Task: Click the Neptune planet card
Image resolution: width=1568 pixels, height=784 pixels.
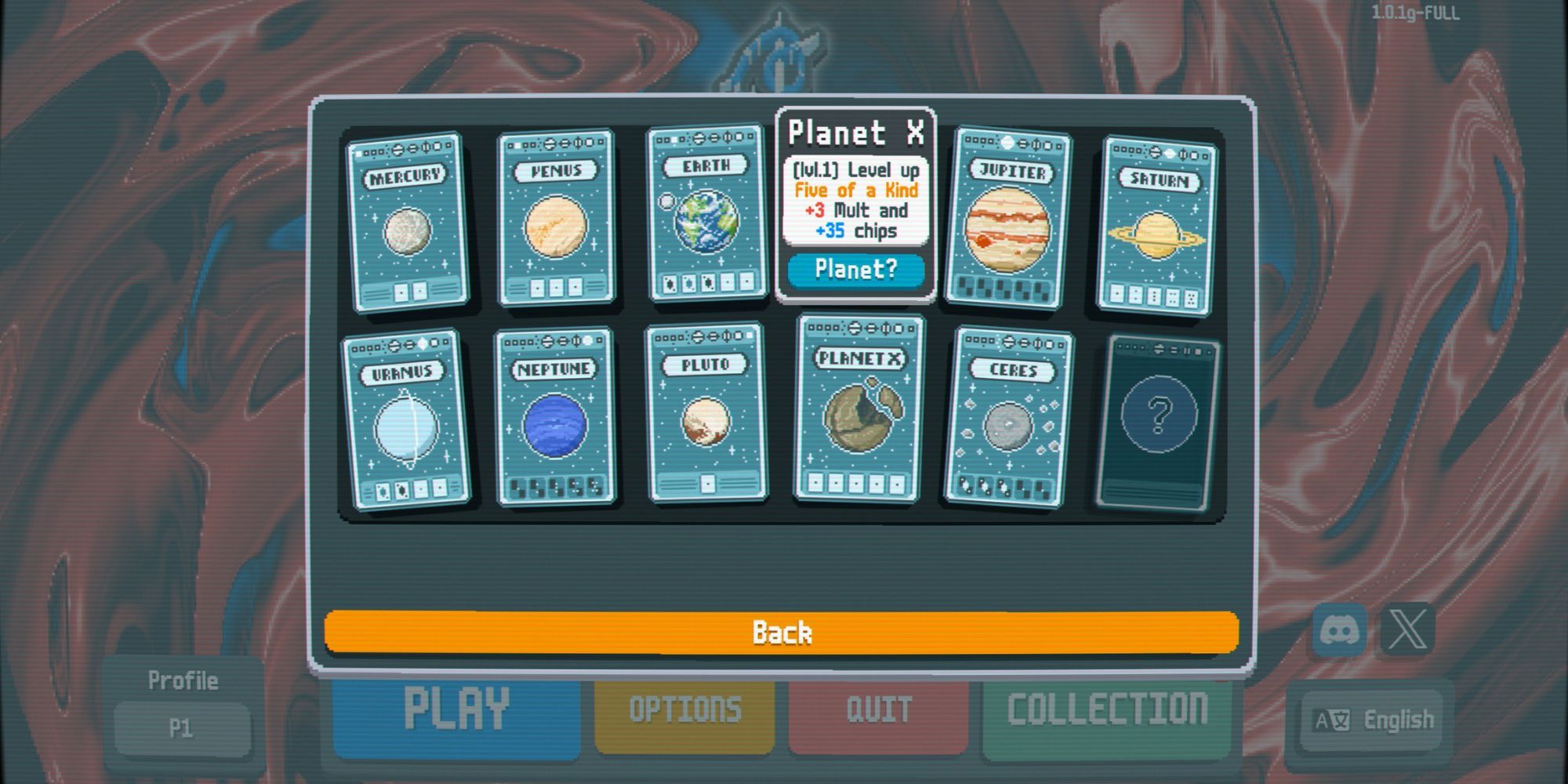Action: (x=555, y=418)
